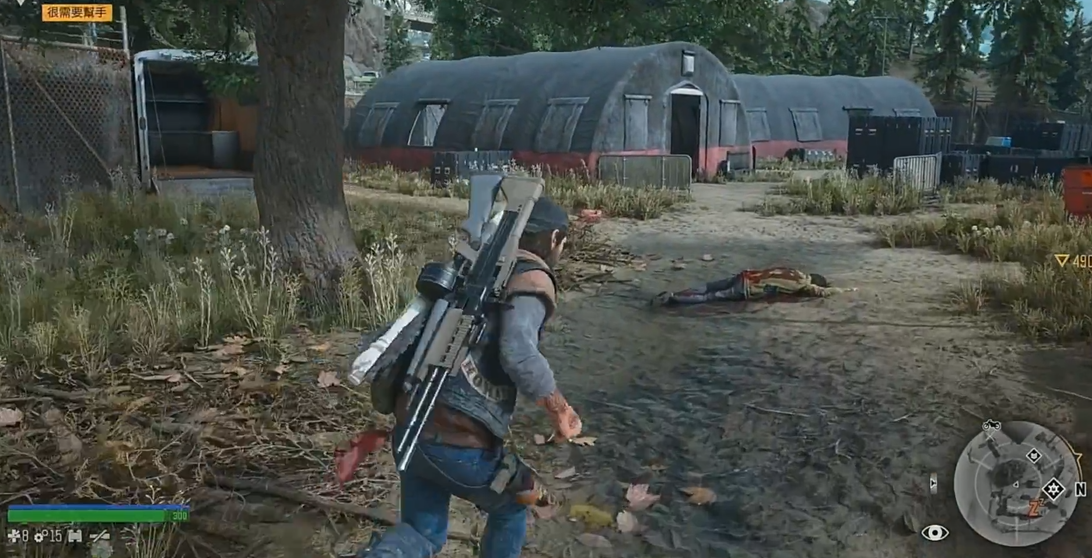Click the orange objective distance marker
Image resolution: width=1092 pixels, height=558 pixels.
1072,260
